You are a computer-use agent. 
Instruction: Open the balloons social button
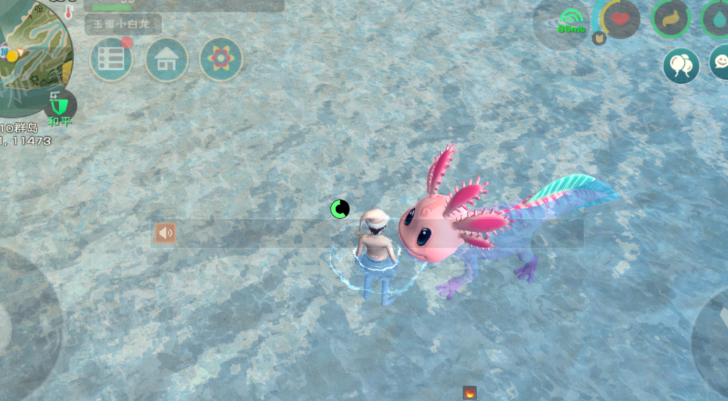(681, 66)
